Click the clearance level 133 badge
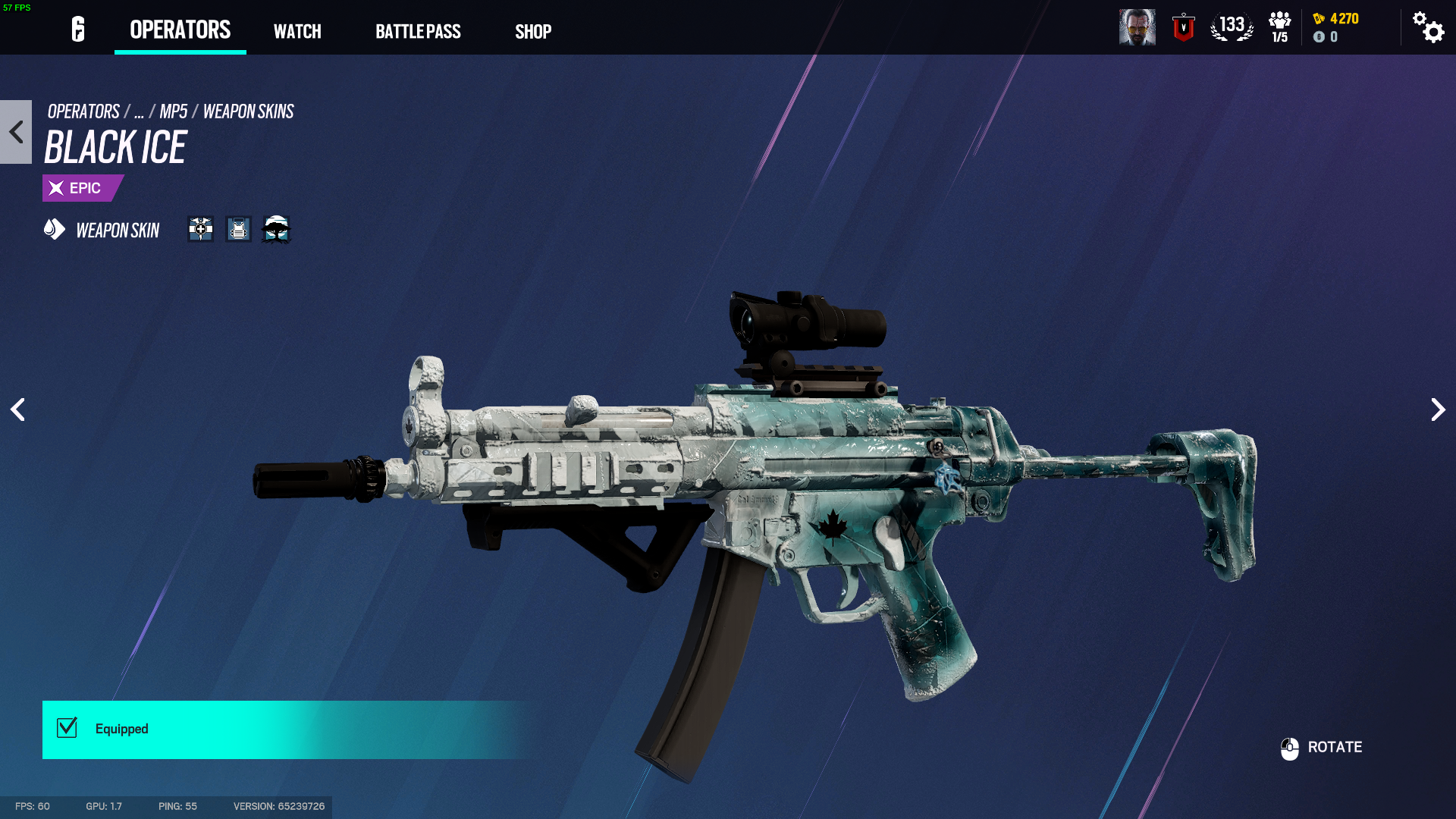Viewport: 1456px width, 819px height. pos(1232,27)
